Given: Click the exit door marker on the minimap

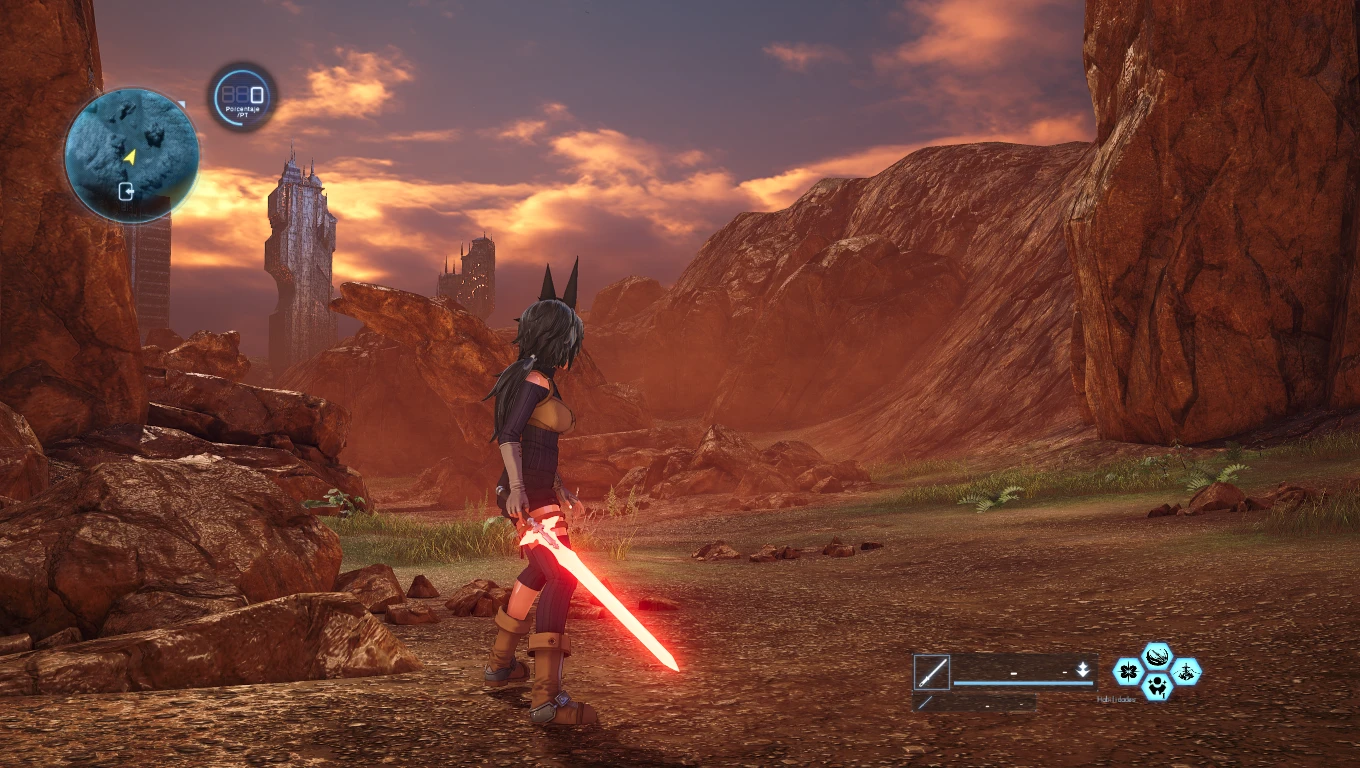Looking at the screenshot, I should pyautogui.click(x=127, y=191).
